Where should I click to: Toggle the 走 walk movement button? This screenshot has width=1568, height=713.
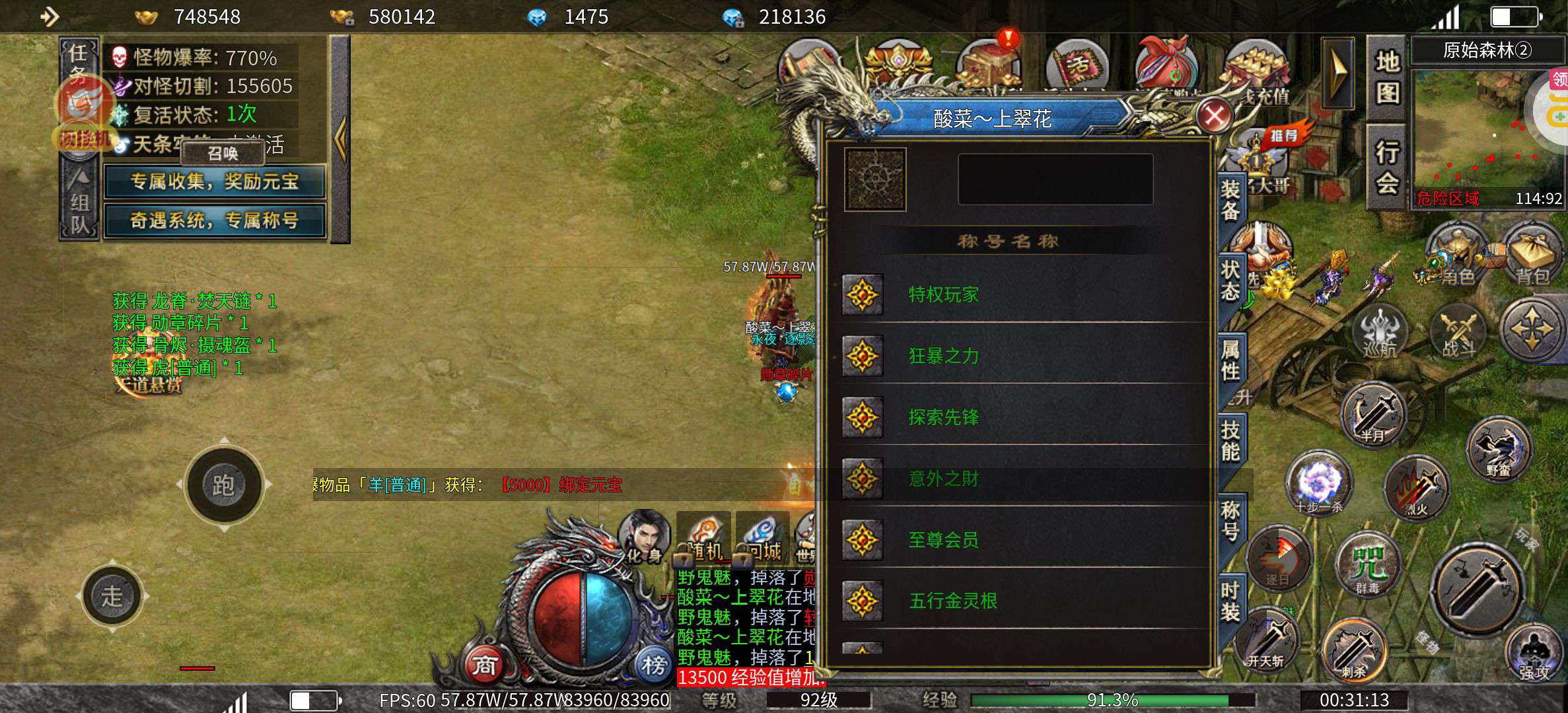(x=112, y=596)
